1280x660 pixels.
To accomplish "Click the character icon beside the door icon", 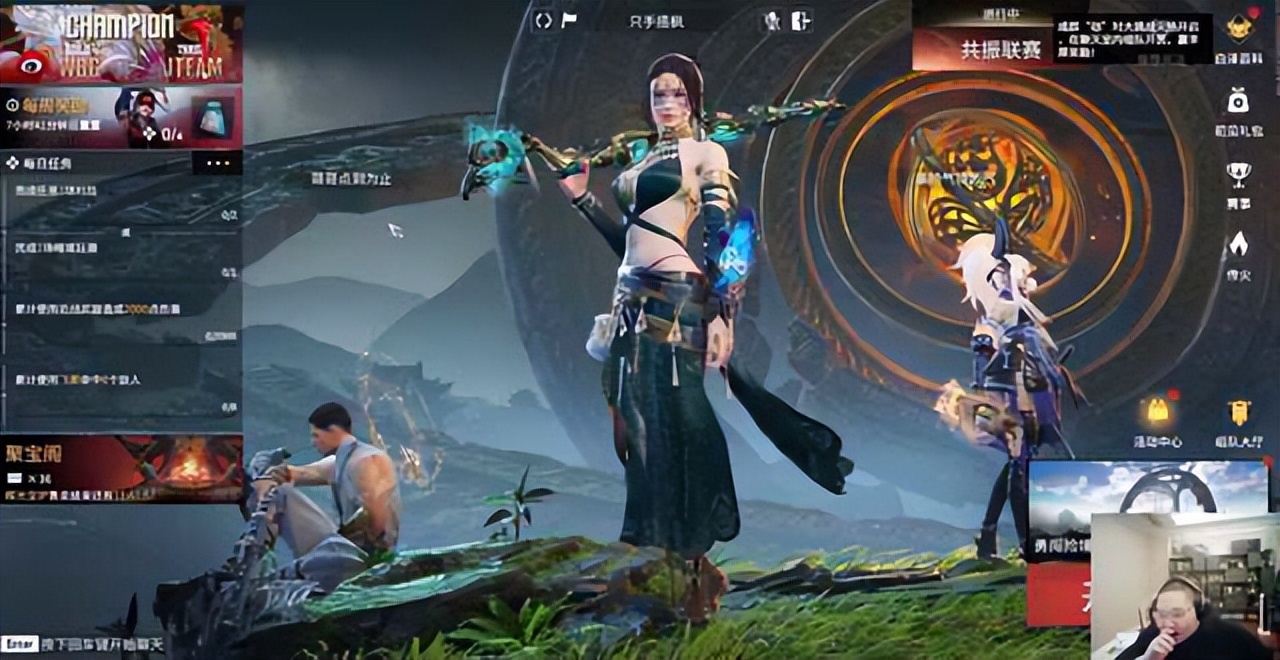I will tap(772, 20).
